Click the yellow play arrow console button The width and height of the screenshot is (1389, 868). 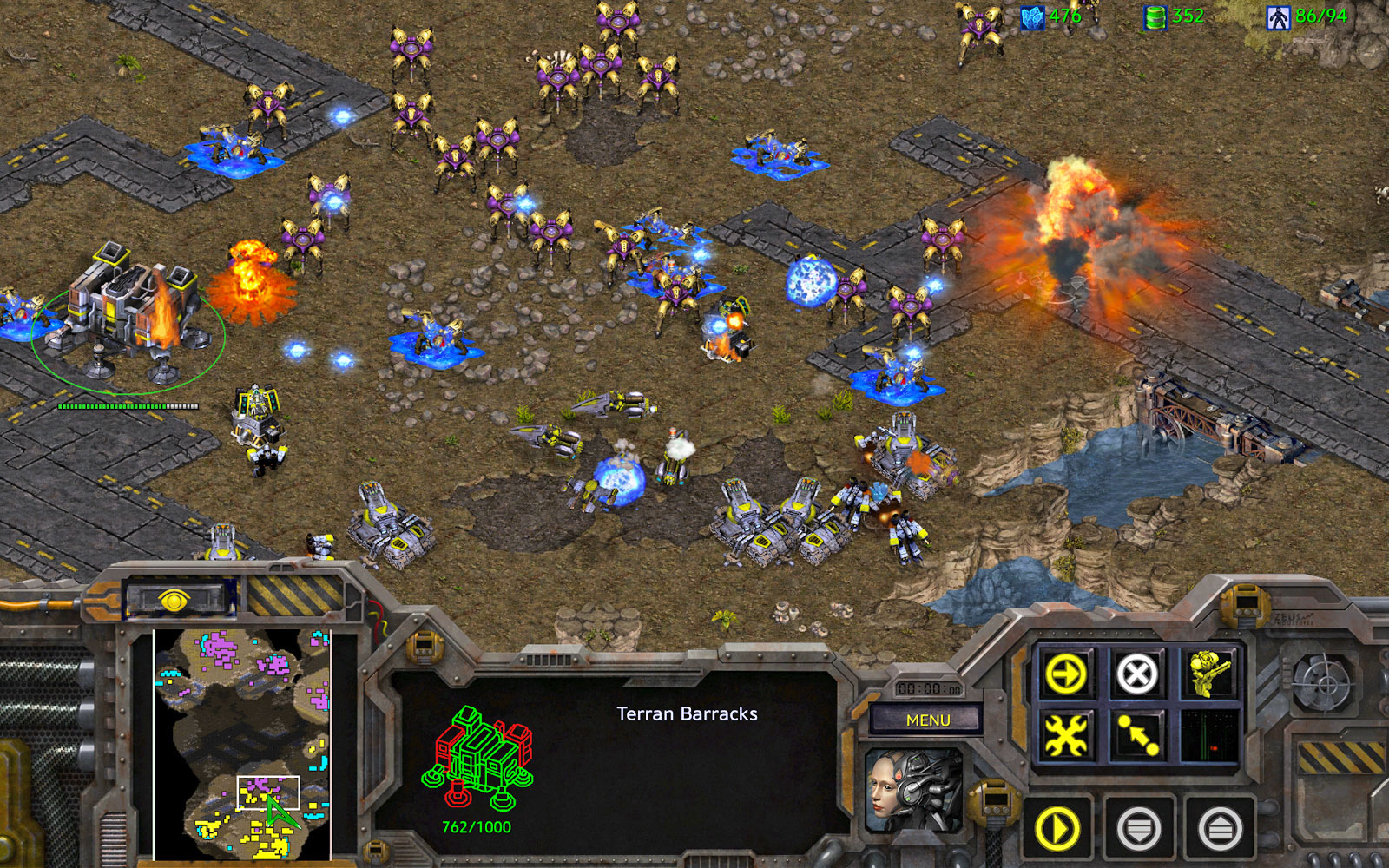[x=1056, y=829]
